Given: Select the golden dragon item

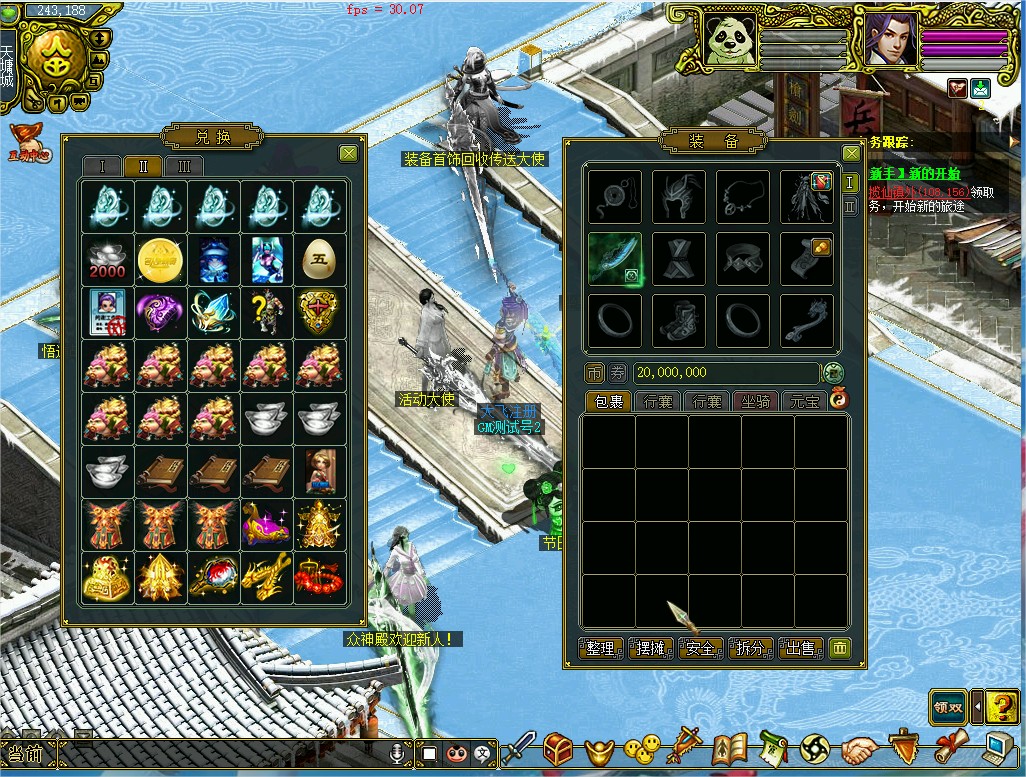Looking at the screenshot, I should pyautogui.click(x=267, y=578).
